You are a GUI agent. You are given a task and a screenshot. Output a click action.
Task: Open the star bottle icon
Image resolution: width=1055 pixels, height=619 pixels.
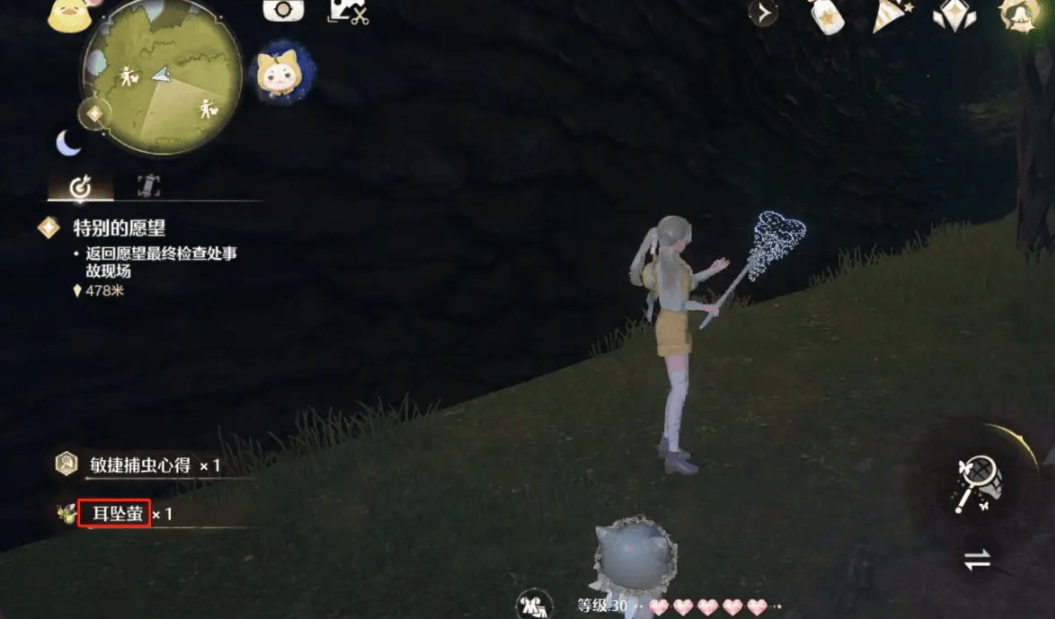pyautogui.click(x=826, y=16)
